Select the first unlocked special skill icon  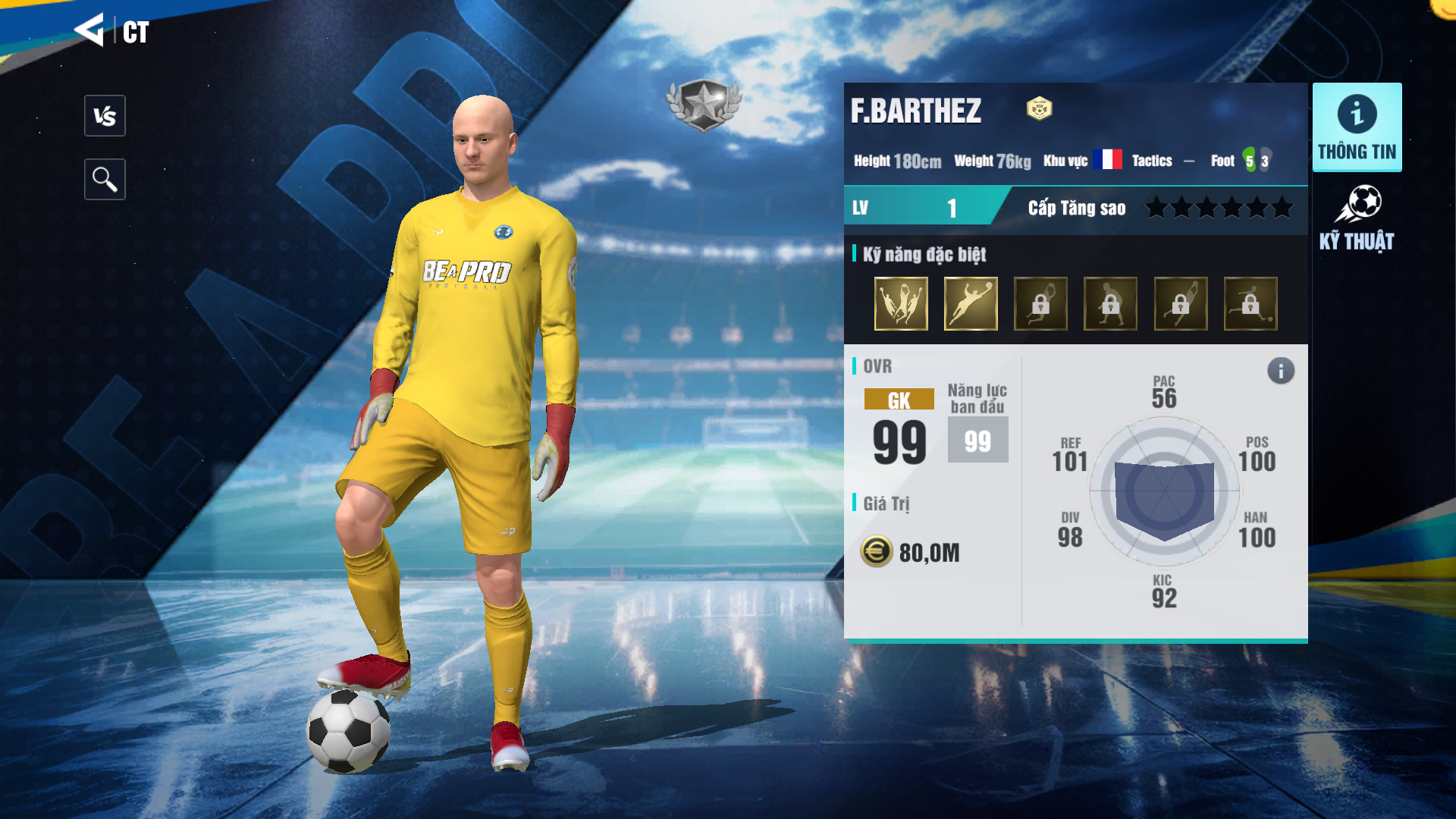pyautogui.click(x=901, y=303)
